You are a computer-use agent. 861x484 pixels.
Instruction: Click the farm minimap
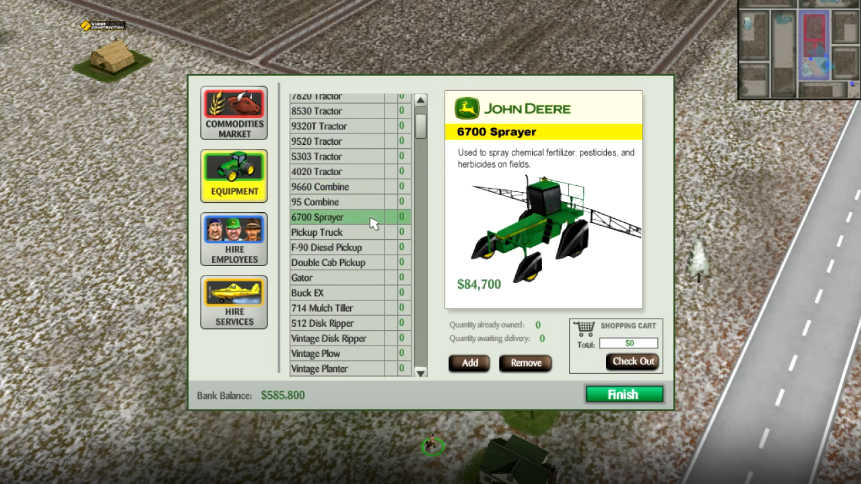click(x=798, y=50)
